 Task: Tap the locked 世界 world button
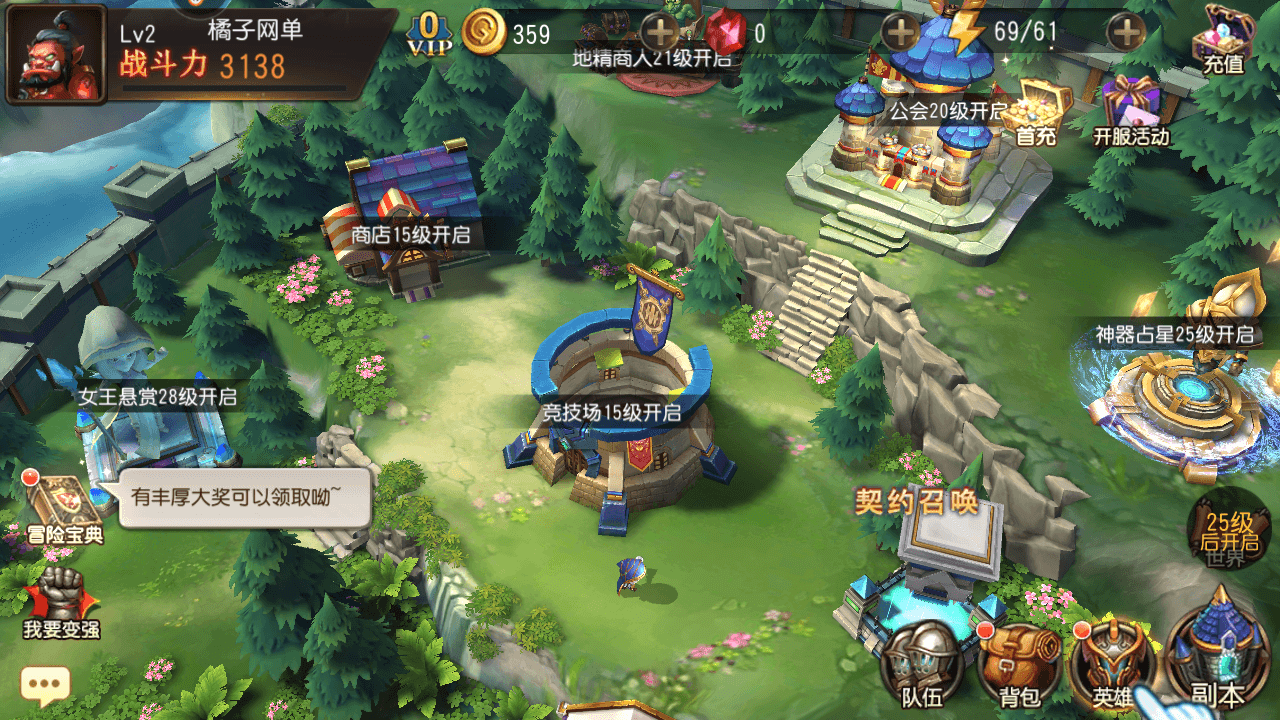tap(1228, 533)
